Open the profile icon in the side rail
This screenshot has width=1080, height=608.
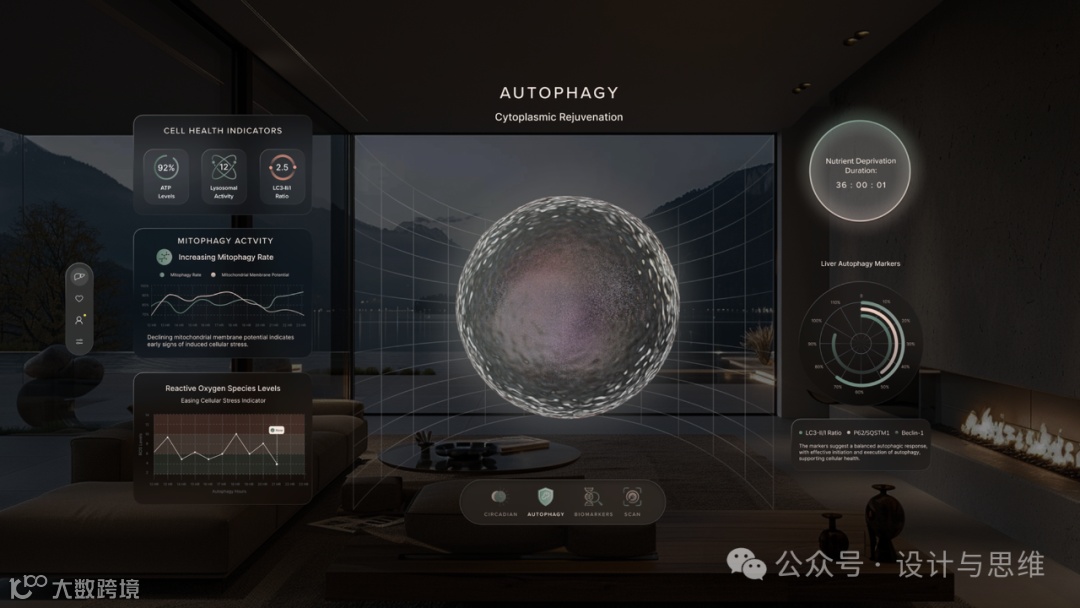[79, 320]
